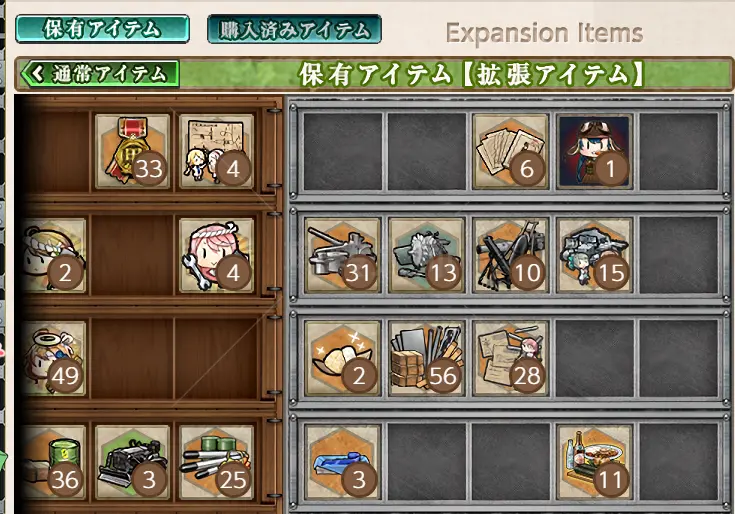Open the blue folded item with count 3
The image size is (735, 514).
[x=342, y=462]
